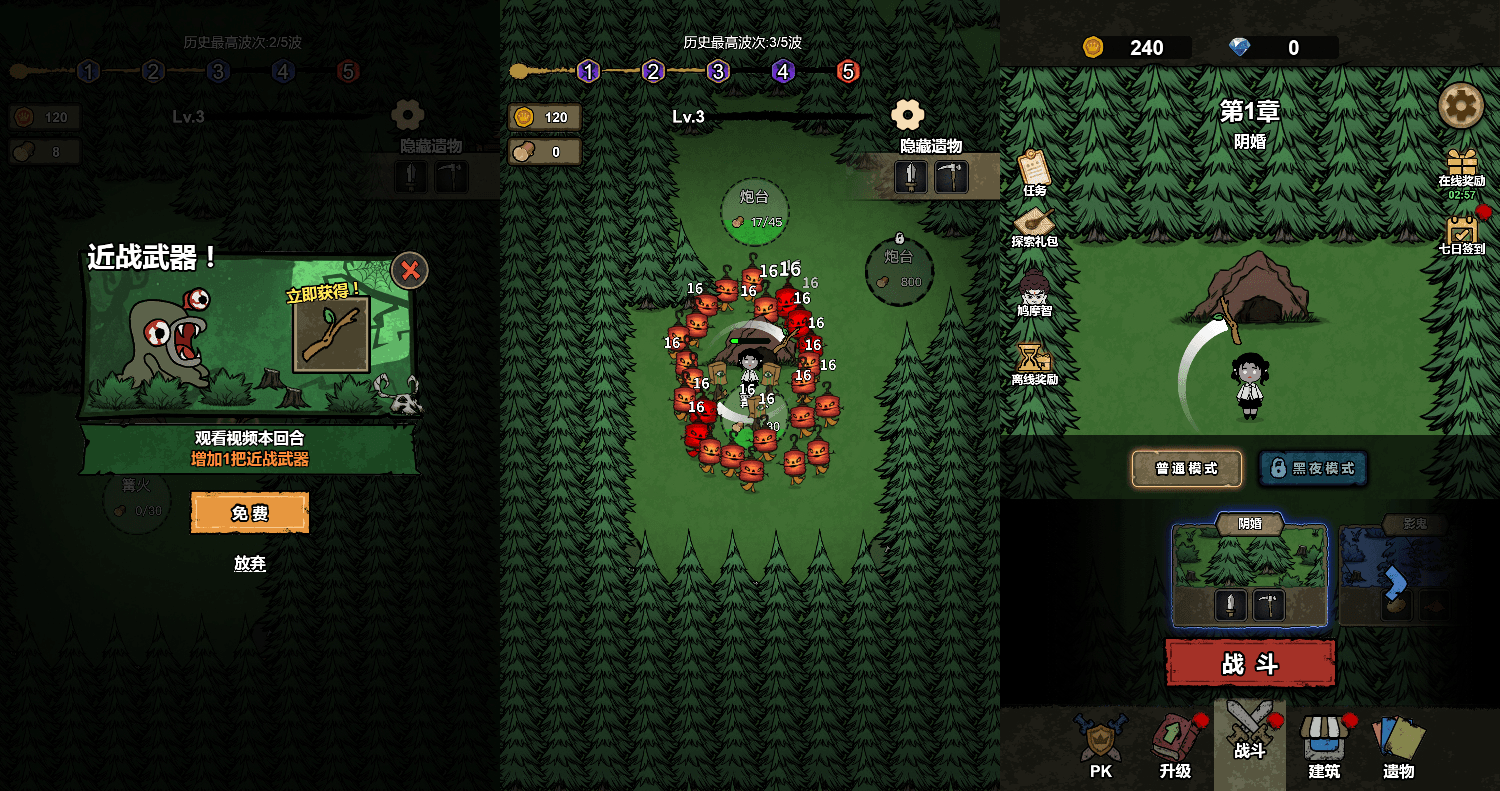Go to the 升级 upgrade tab
Image resolution: width=1500 pixels, height=791 pixels.
(1175, 746)
